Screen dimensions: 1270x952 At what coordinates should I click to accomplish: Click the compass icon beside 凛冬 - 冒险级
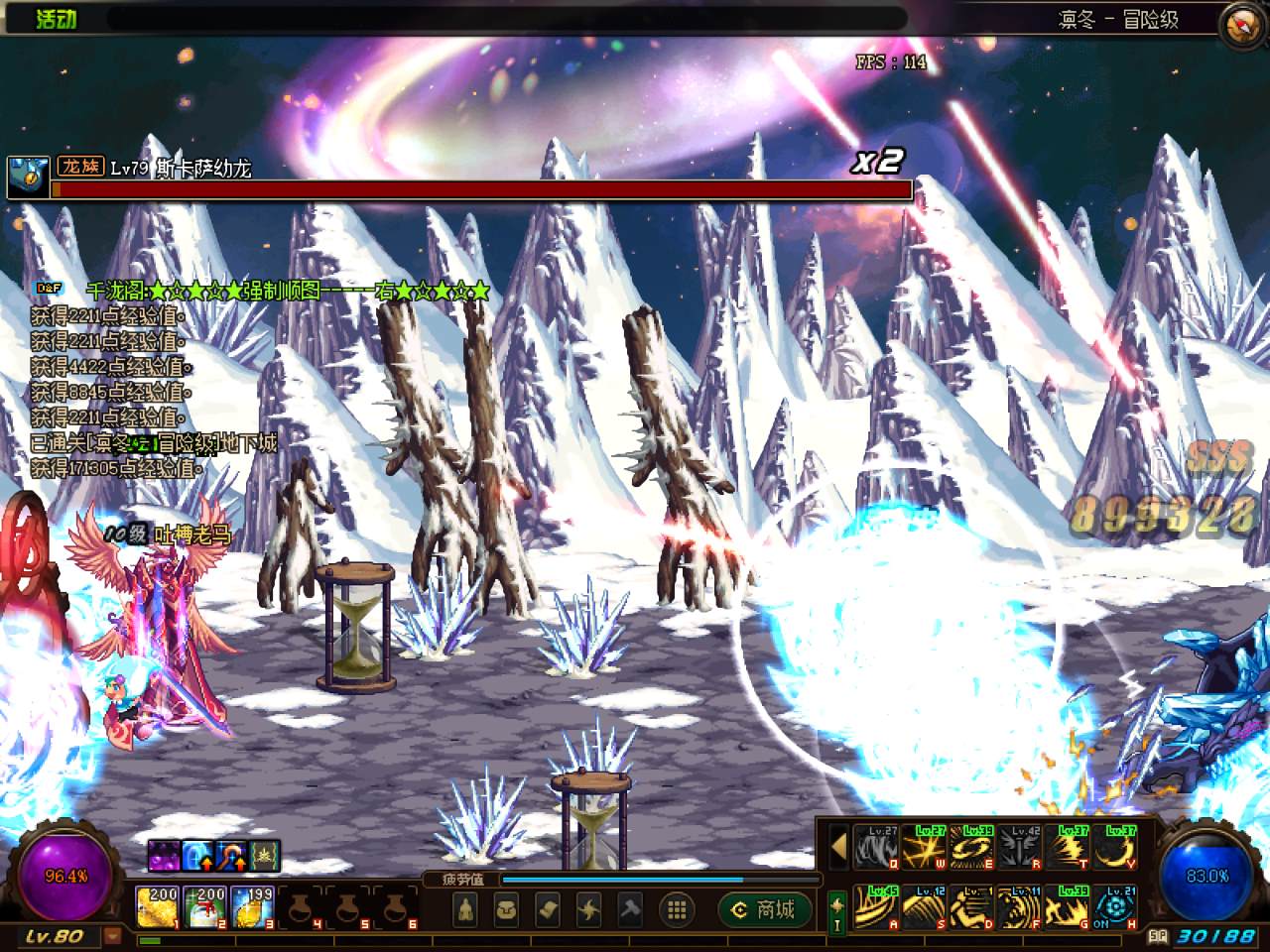point(1244,22)
